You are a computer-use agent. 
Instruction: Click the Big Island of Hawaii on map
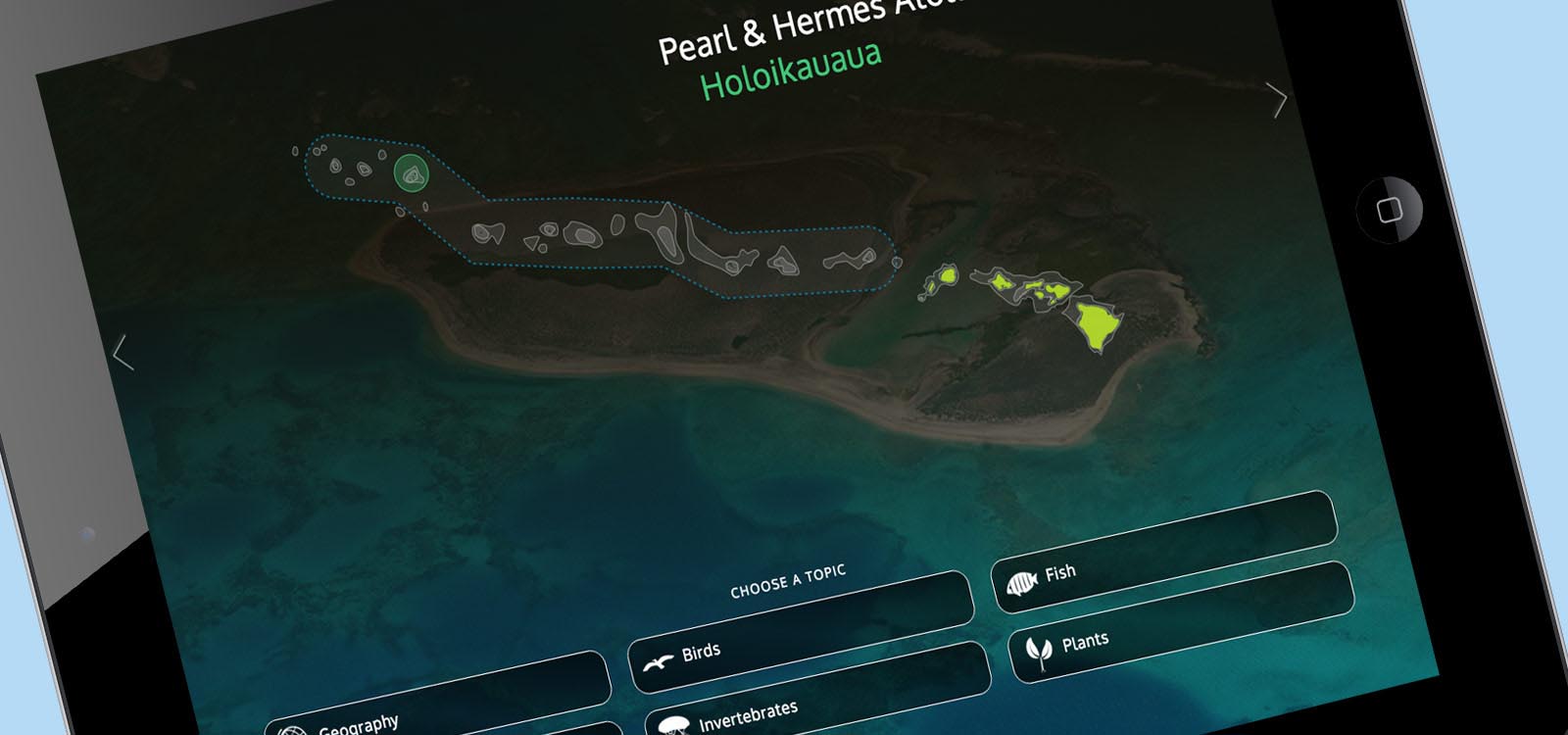[x=1098, y=323]
